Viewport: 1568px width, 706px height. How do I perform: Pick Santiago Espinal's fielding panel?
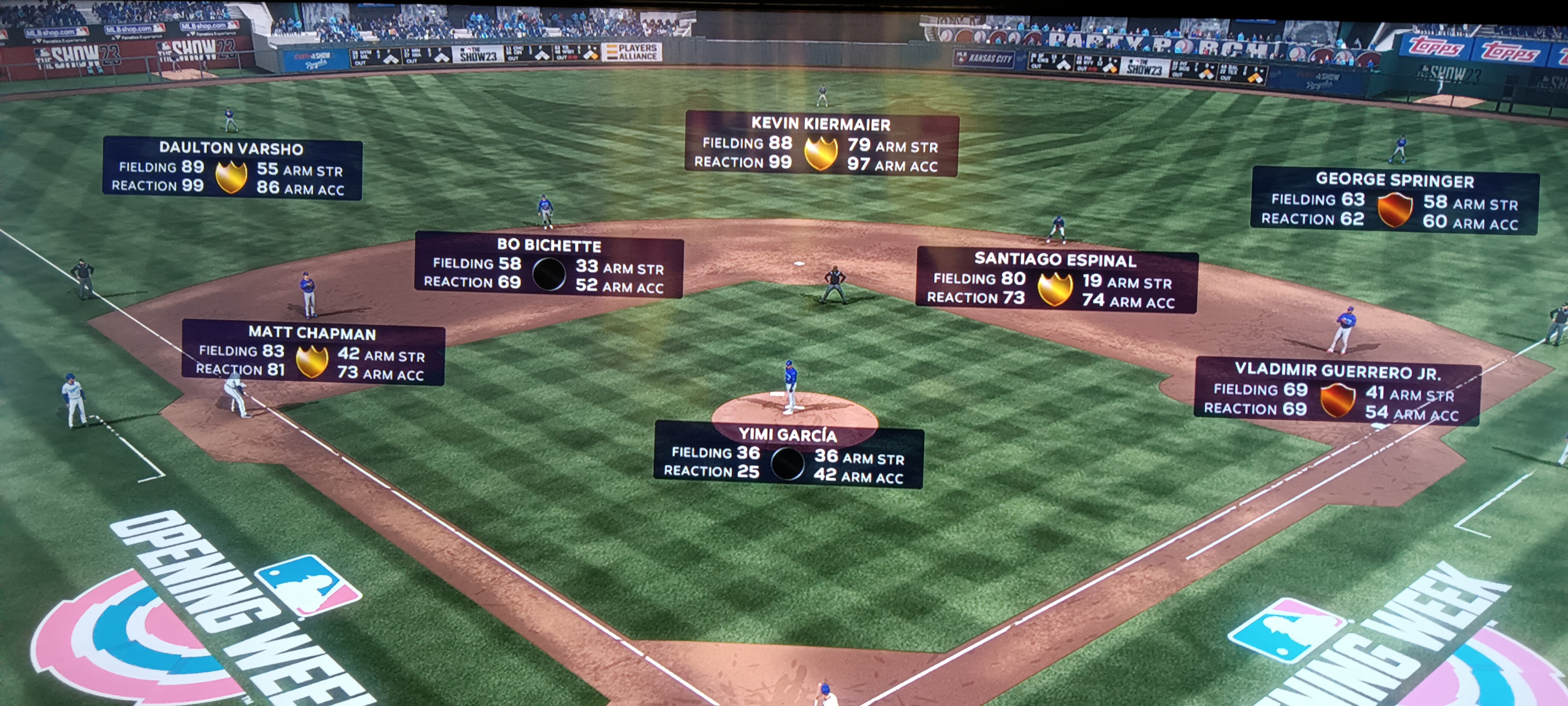(1056, 279)
